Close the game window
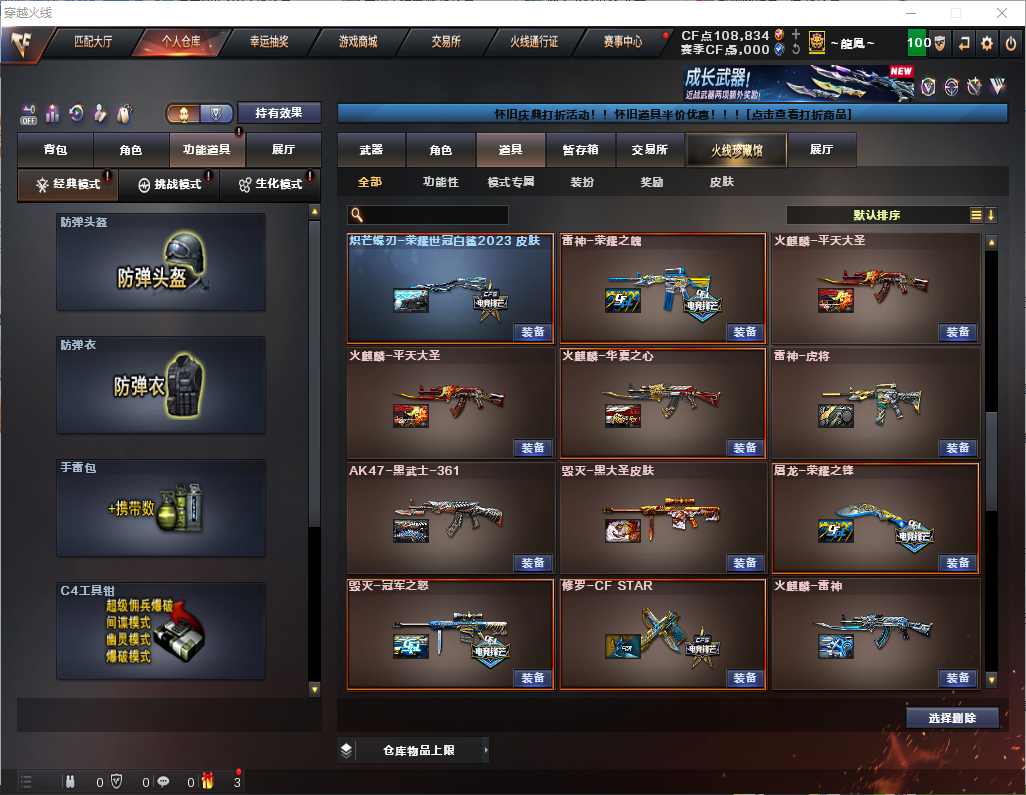Image resolution: width=1026 pixels, height=795 pixels. (1001, 13)
